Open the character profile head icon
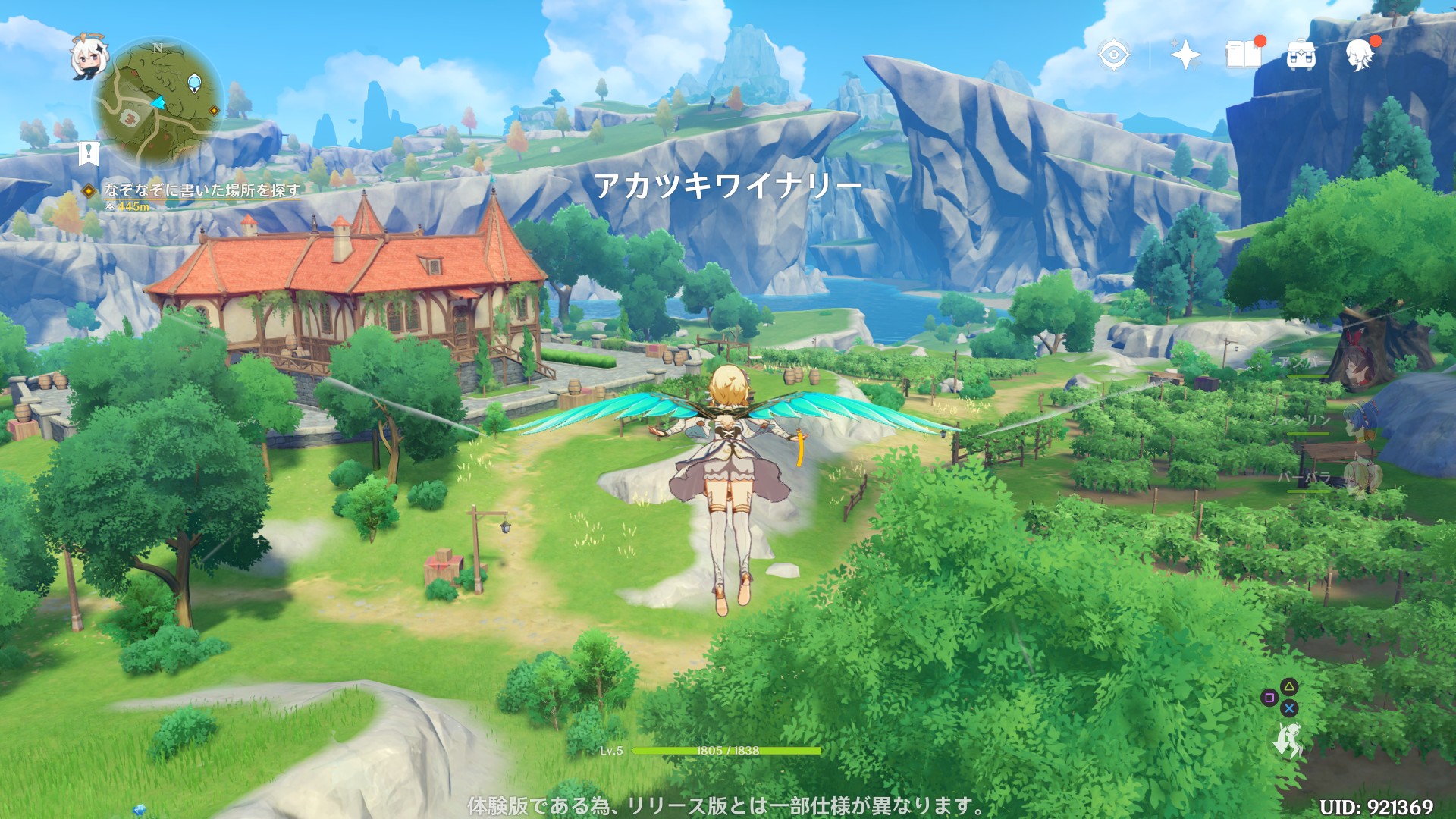 [1359, 55]
